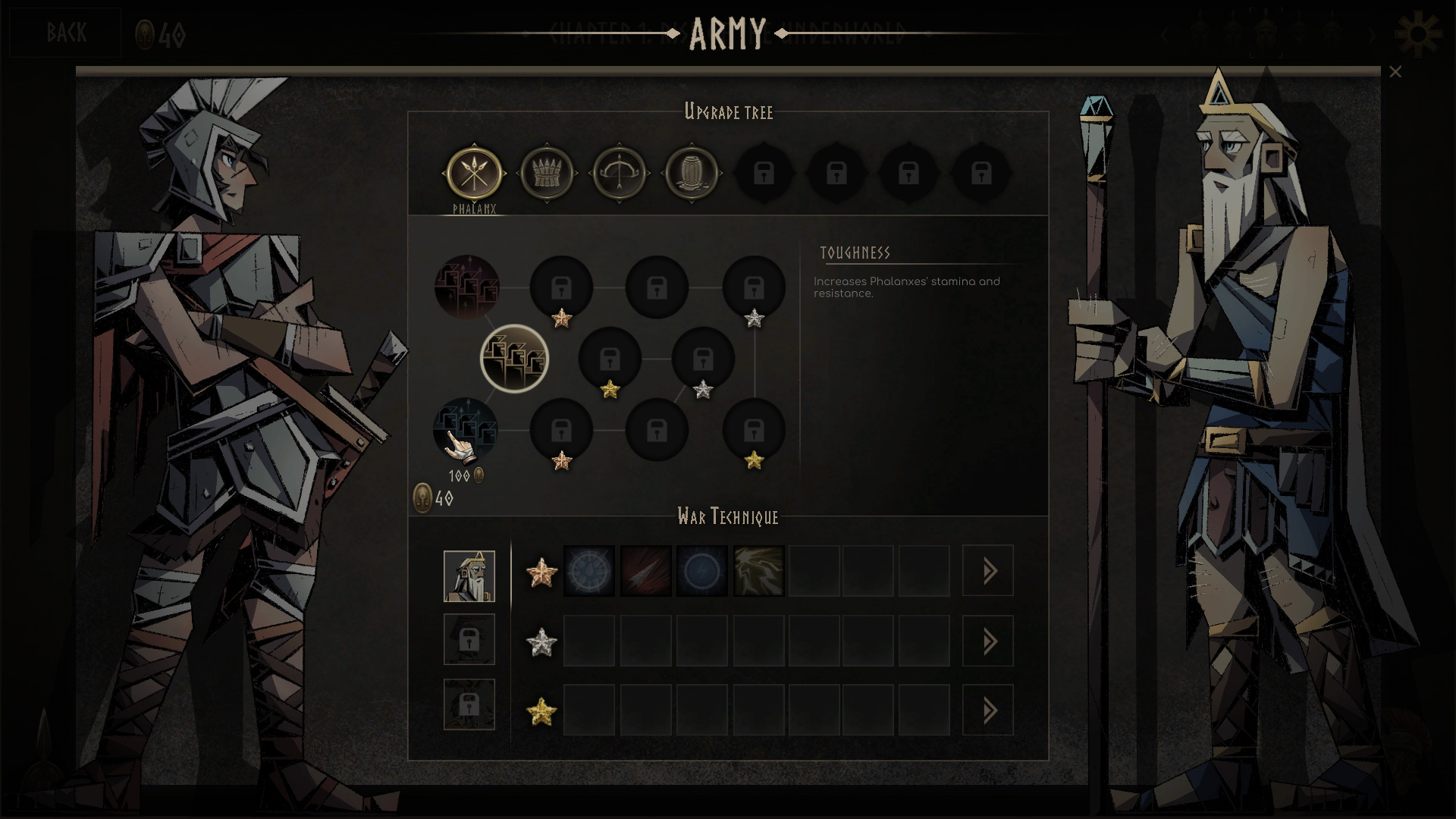Select the red phalanx upgrade node
1456x819 pixels.
point(466,287)
